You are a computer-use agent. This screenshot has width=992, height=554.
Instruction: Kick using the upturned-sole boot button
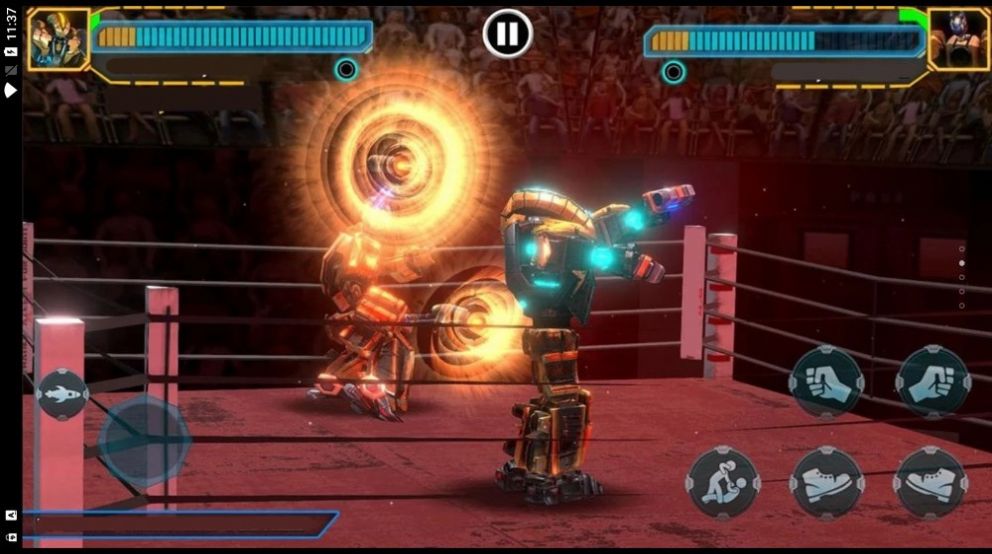[x=930, y=483]
